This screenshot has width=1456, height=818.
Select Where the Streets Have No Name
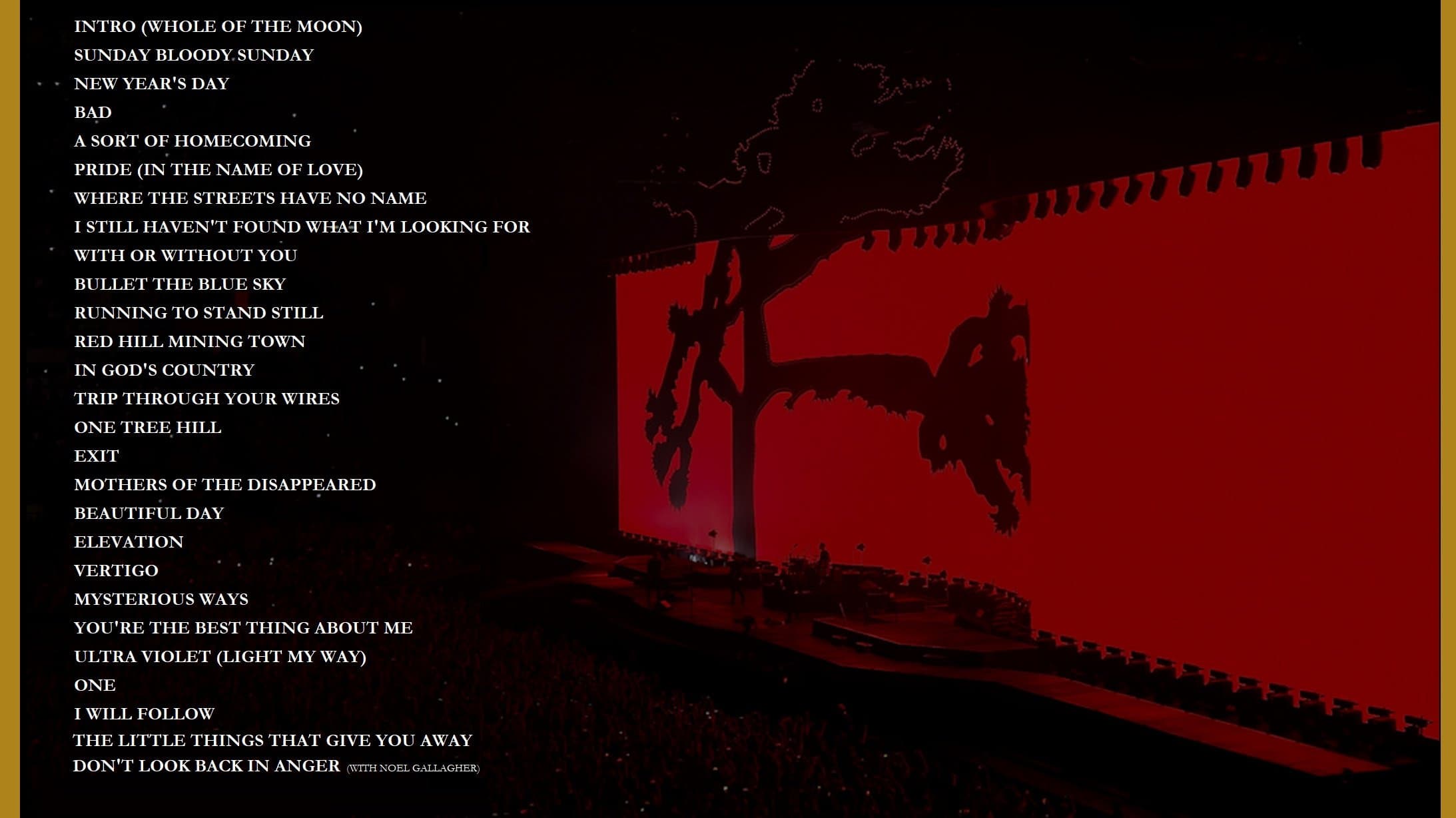click(x=250, y=199)
